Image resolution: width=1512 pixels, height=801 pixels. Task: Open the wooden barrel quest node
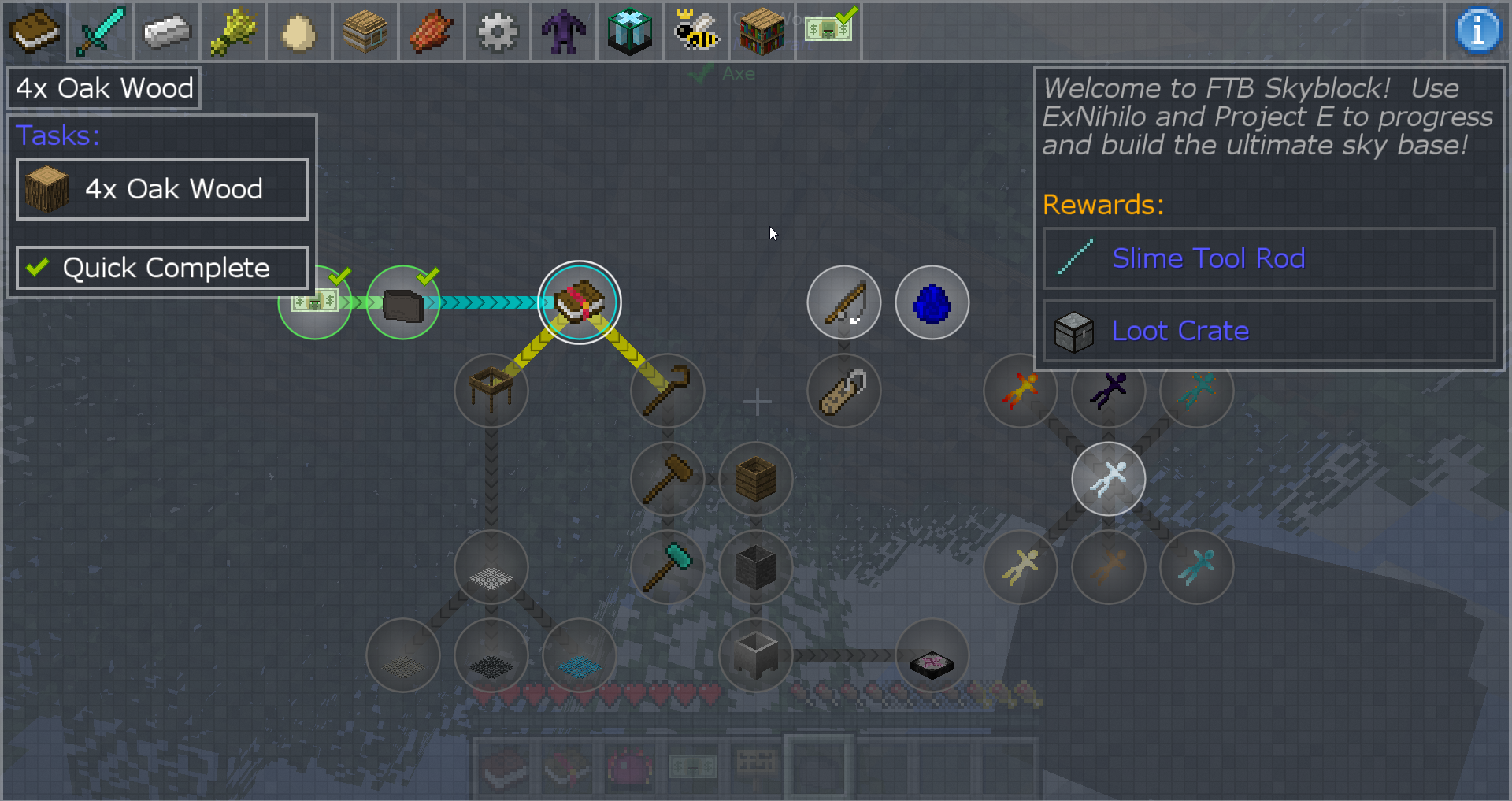tap(756, 479)
